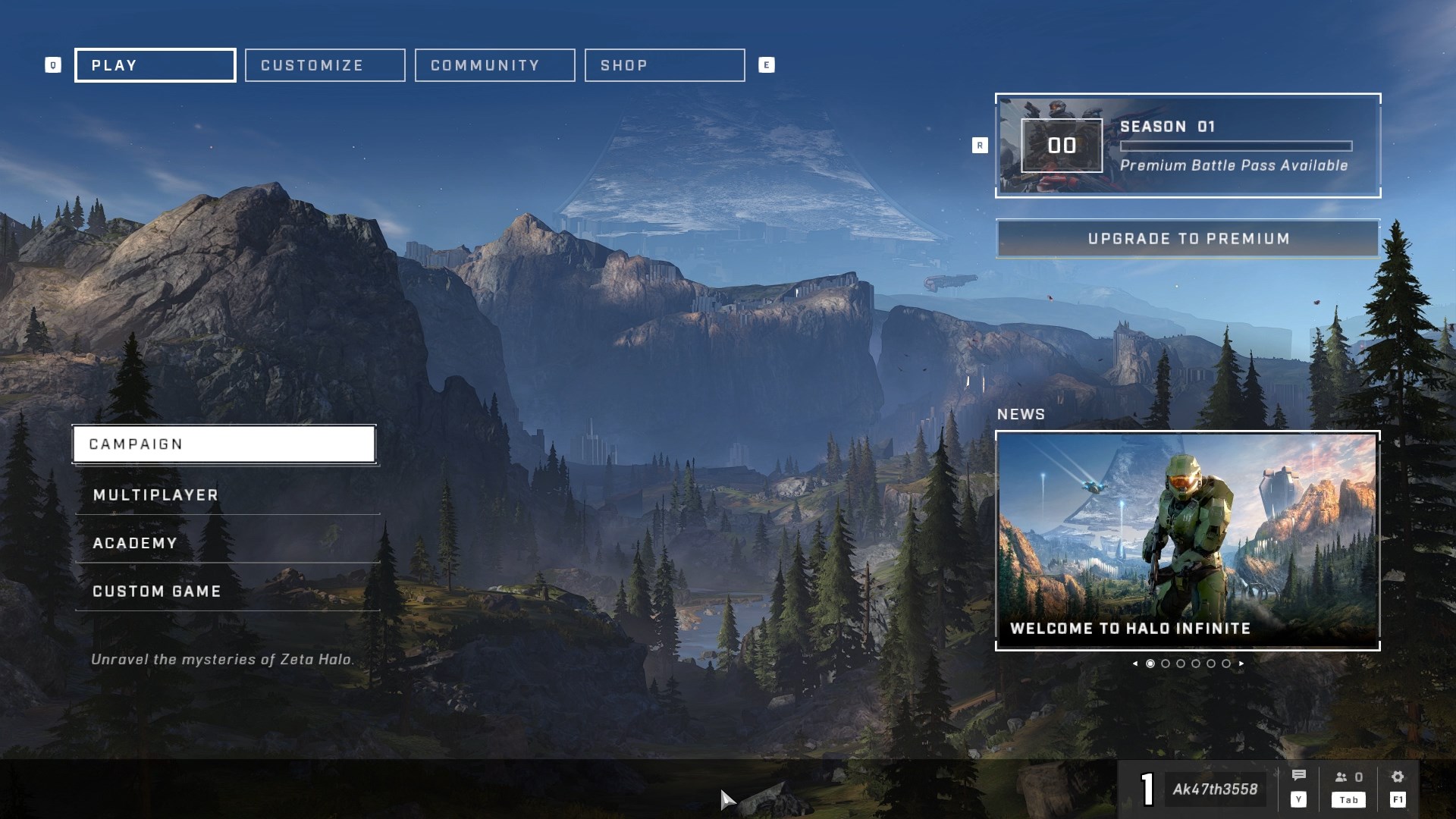Go to the Community tab
Image resolution: width=1456 pixels, height=819 pixels.
(494, 65)
